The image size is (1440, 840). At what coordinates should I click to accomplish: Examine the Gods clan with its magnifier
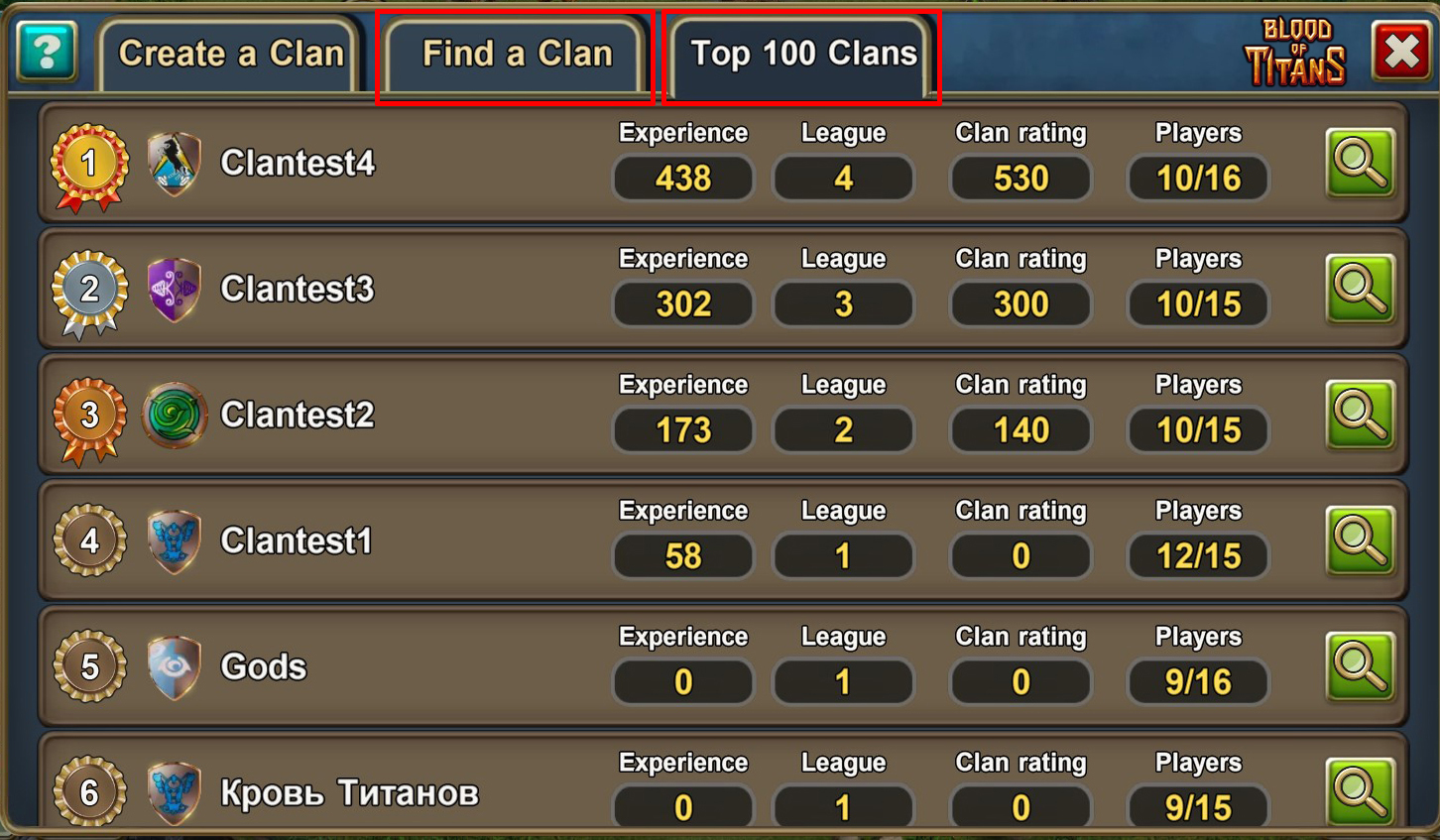click(x=1361, y=668)
